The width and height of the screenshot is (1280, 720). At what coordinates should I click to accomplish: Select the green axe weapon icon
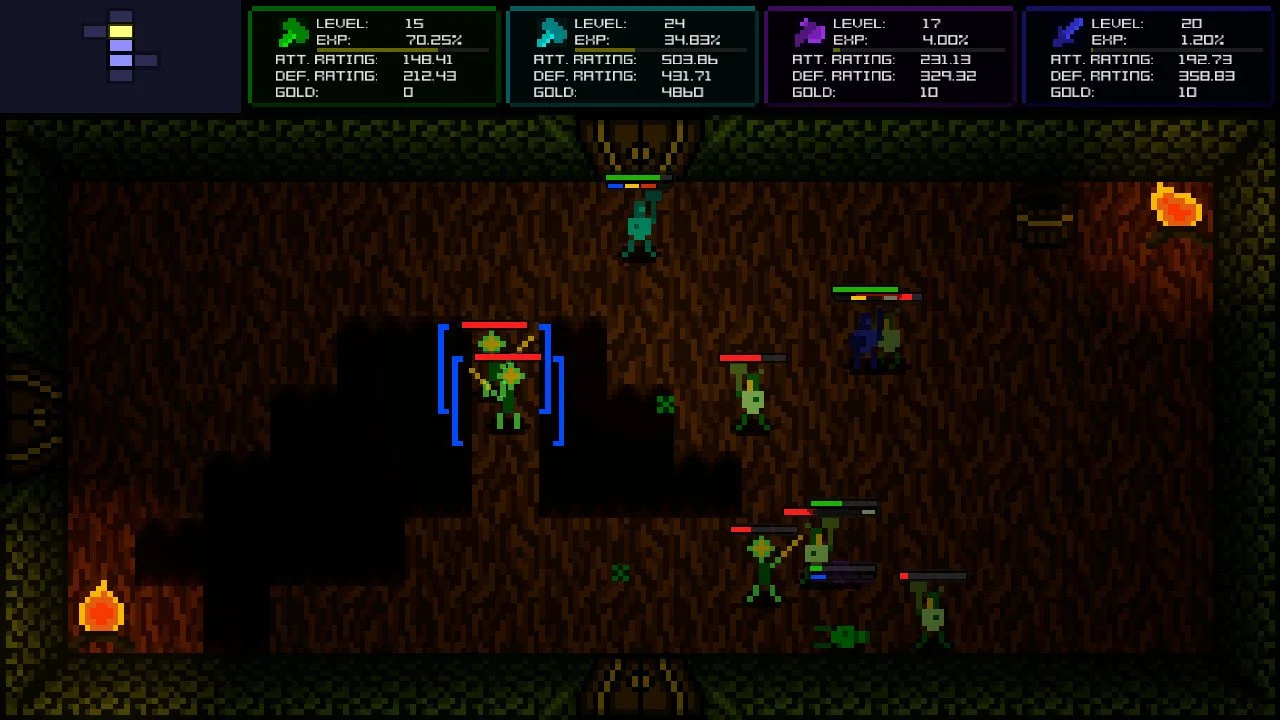coord(291,31)
